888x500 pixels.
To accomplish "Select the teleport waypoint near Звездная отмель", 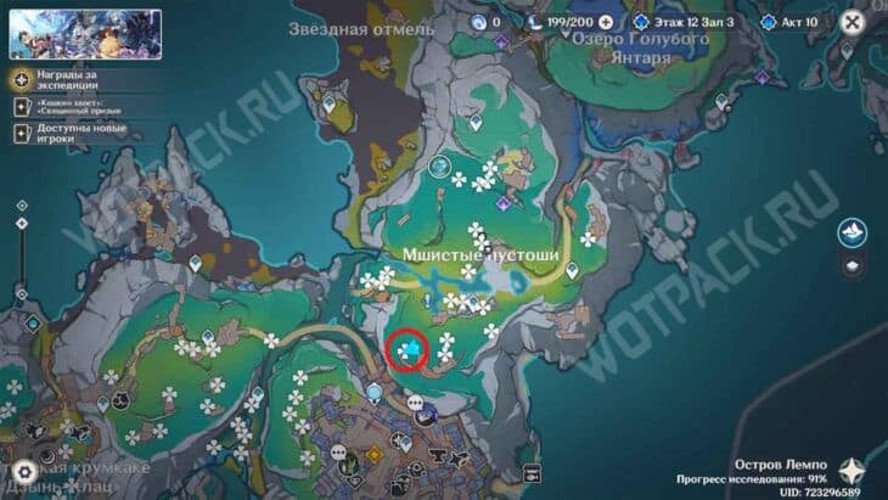I will [329, 102].
